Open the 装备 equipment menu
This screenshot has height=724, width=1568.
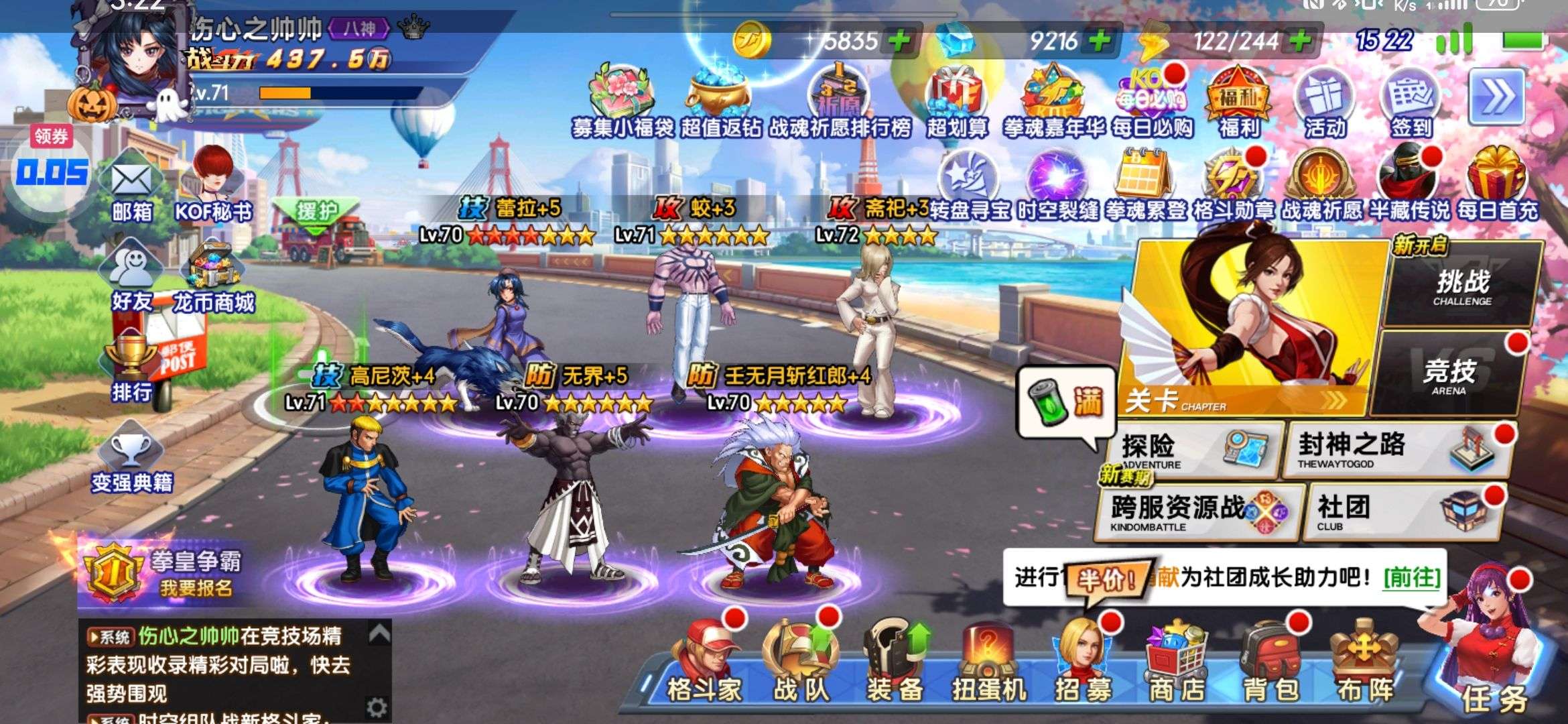click(x=895, y=664)
